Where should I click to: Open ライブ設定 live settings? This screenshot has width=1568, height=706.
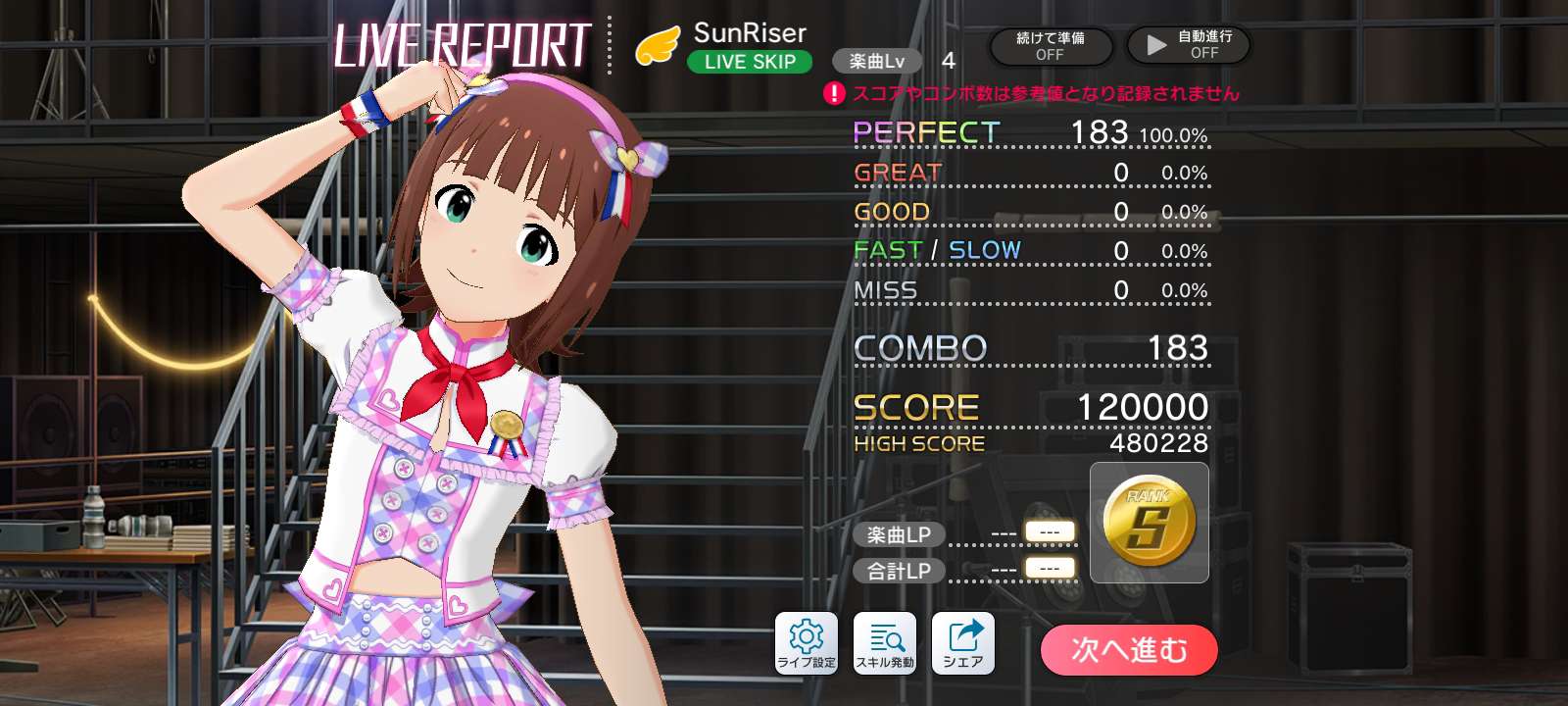[x=807, y=643]
